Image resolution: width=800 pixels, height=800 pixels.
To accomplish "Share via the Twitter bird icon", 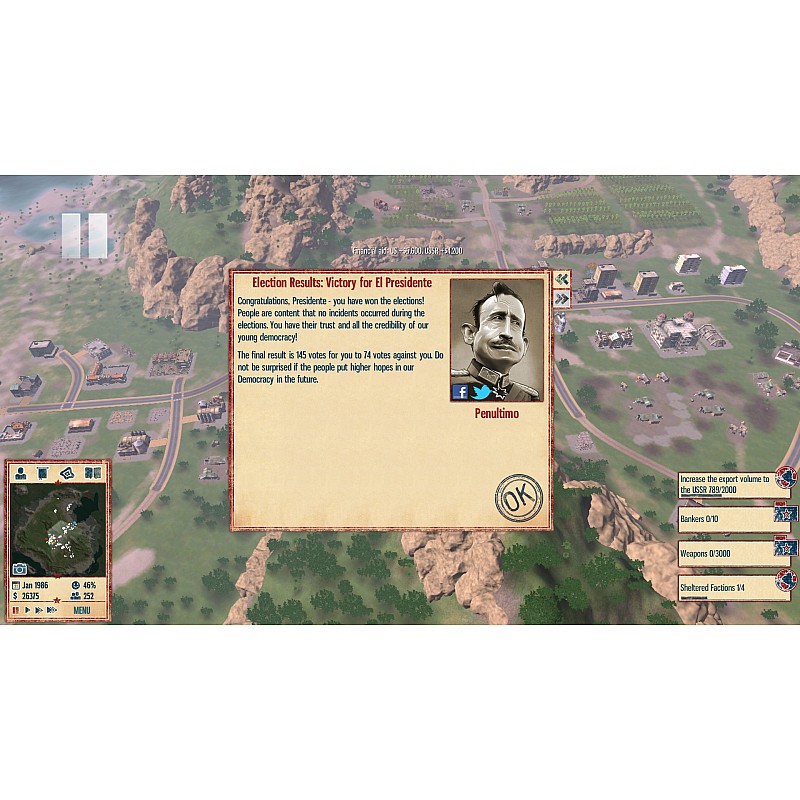I will (x=481, y=392).
